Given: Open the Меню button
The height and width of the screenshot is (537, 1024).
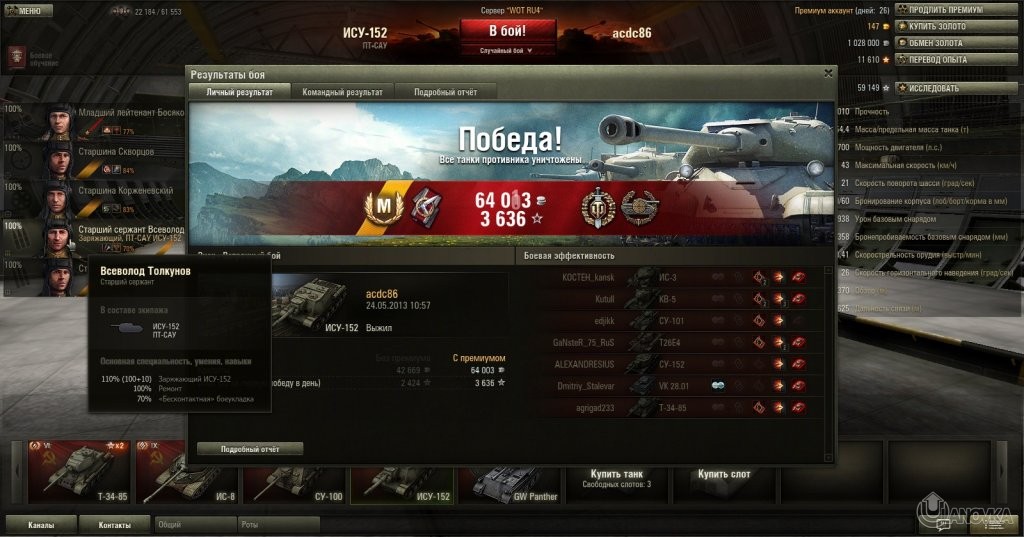Looking at the screenshot, I should click(x=29, y=10).
